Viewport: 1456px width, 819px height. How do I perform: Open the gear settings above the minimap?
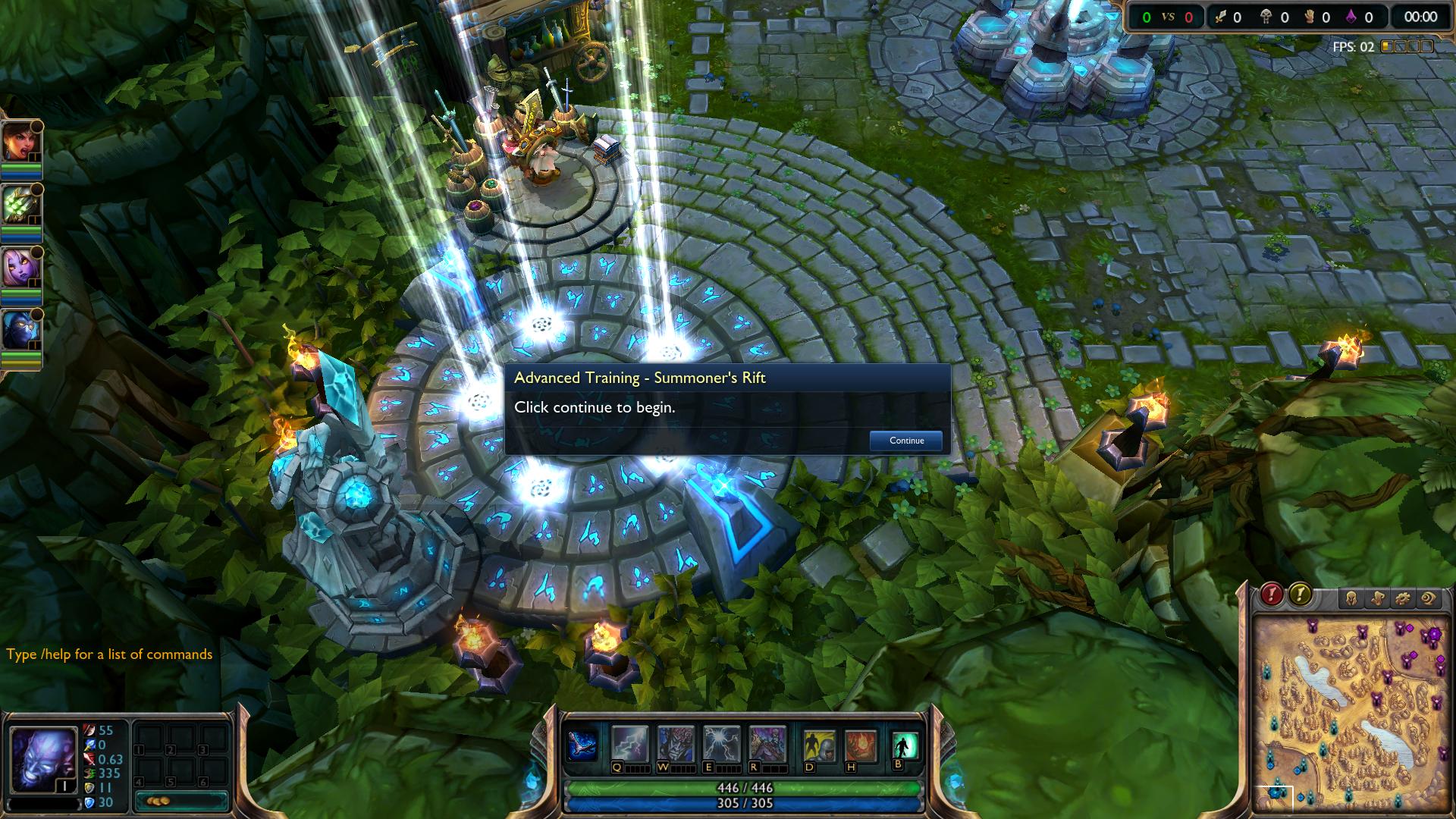[1403, 599]
